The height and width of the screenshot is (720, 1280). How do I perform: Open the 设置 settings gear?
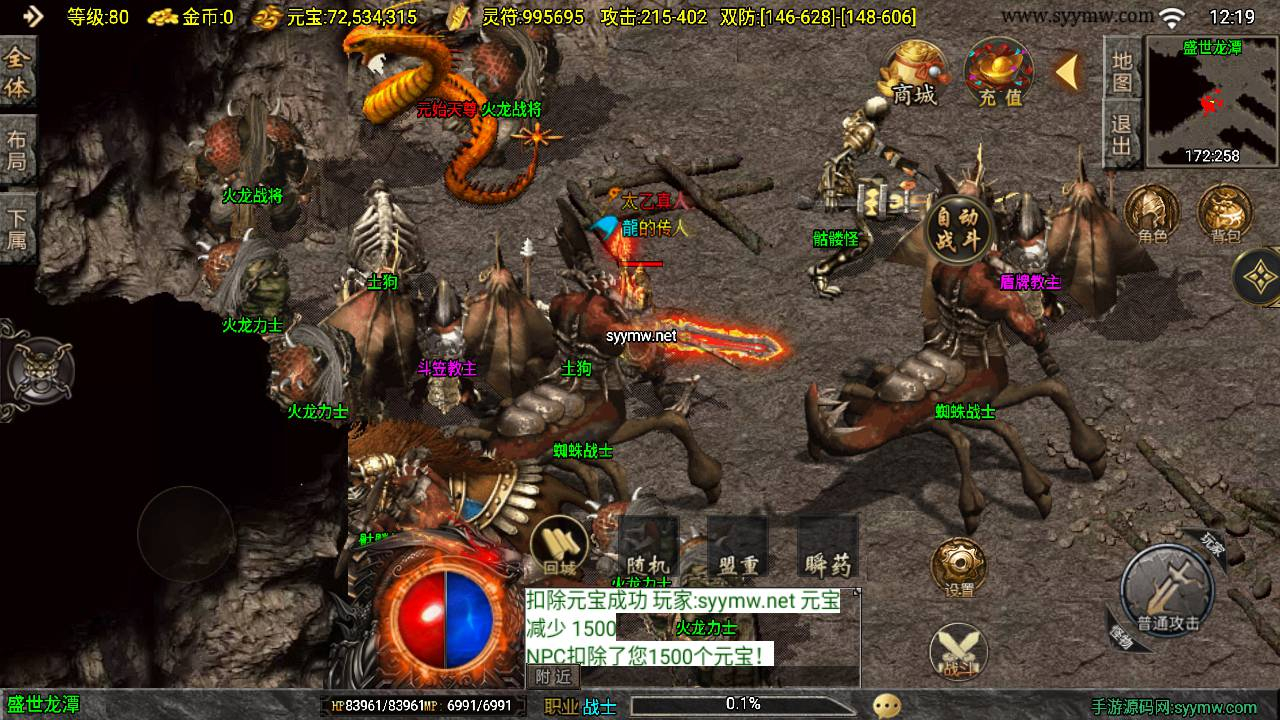(x=959, y=568)
